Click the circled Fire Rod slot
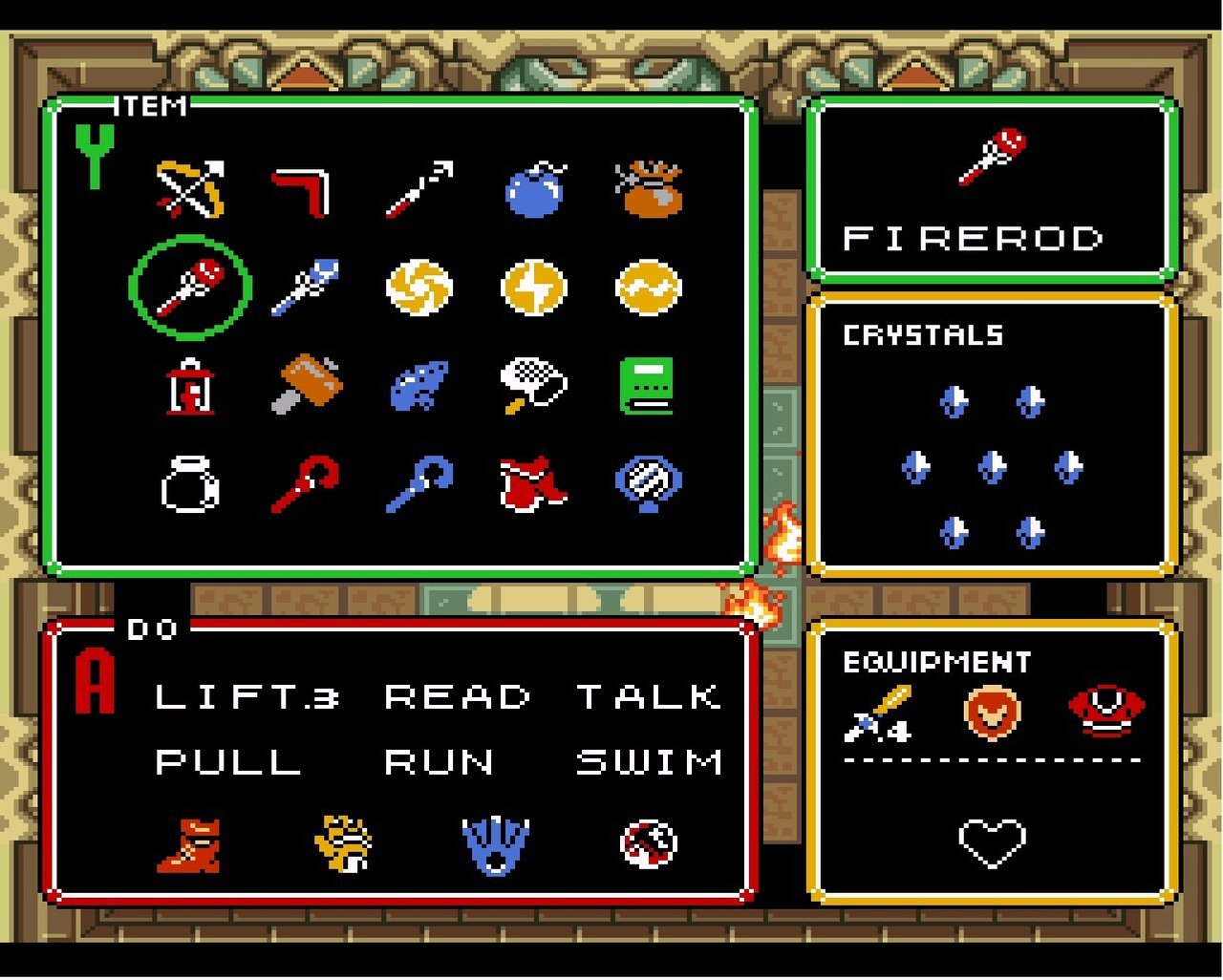 (191, 287)
